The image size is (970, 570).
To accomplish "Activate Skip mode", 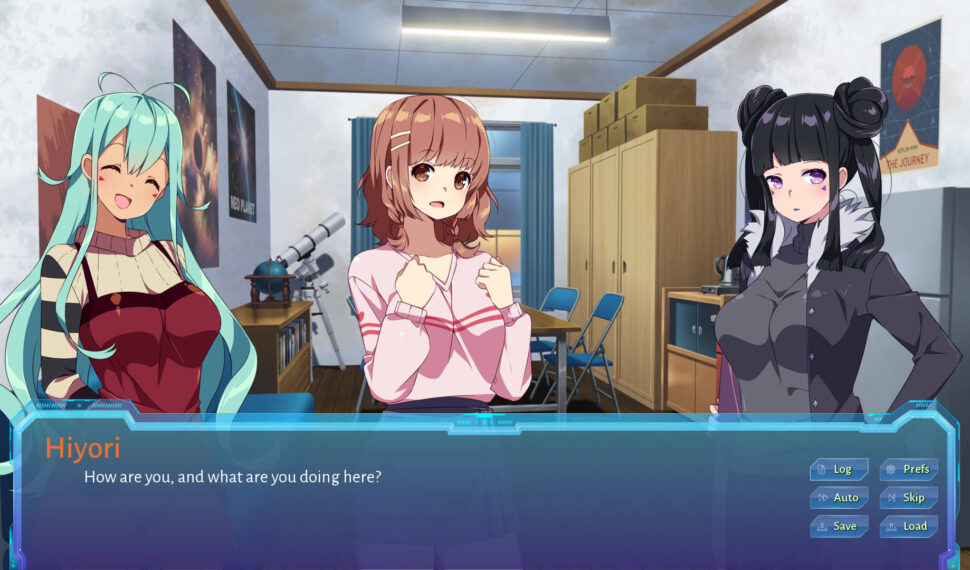I will [x=909, y=497].
